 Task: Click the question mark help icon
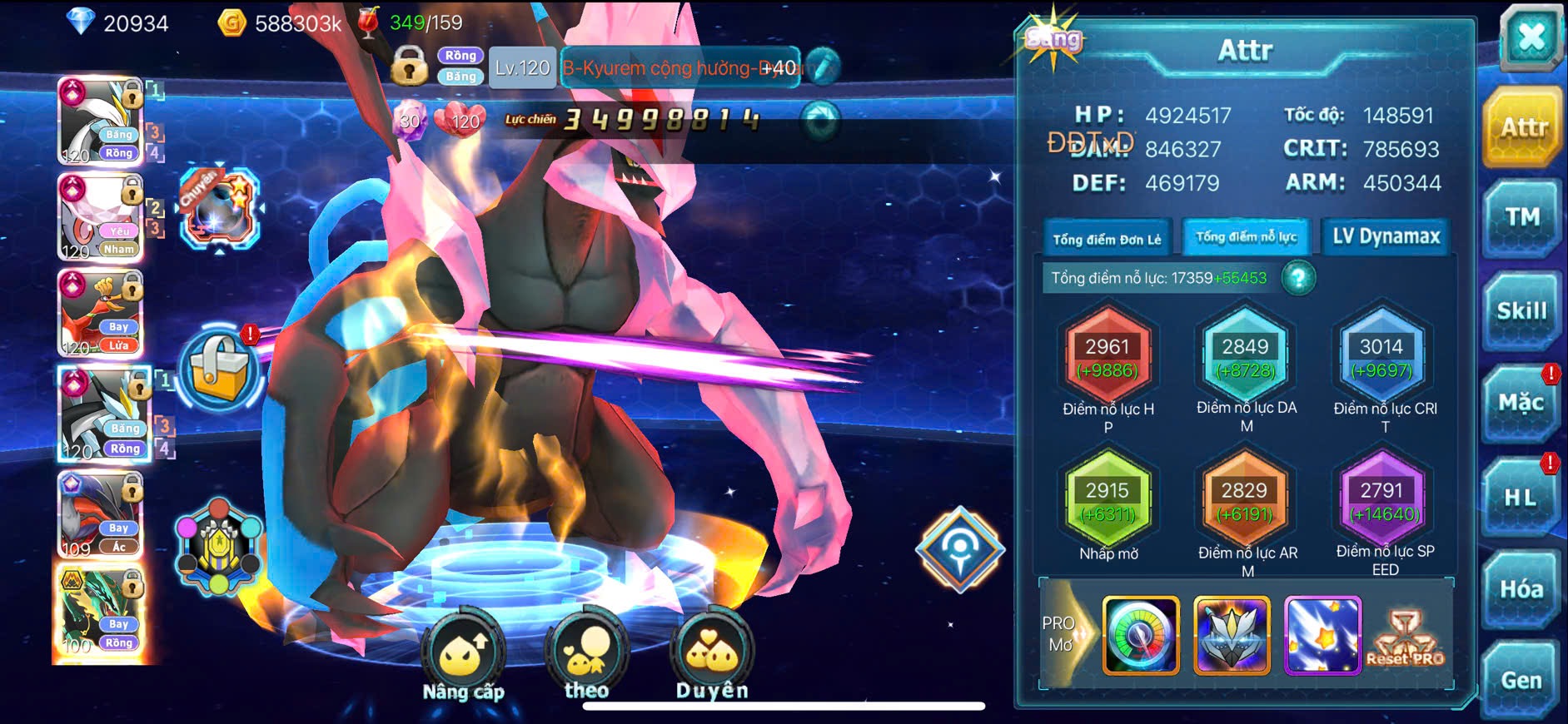(1298, 278)
